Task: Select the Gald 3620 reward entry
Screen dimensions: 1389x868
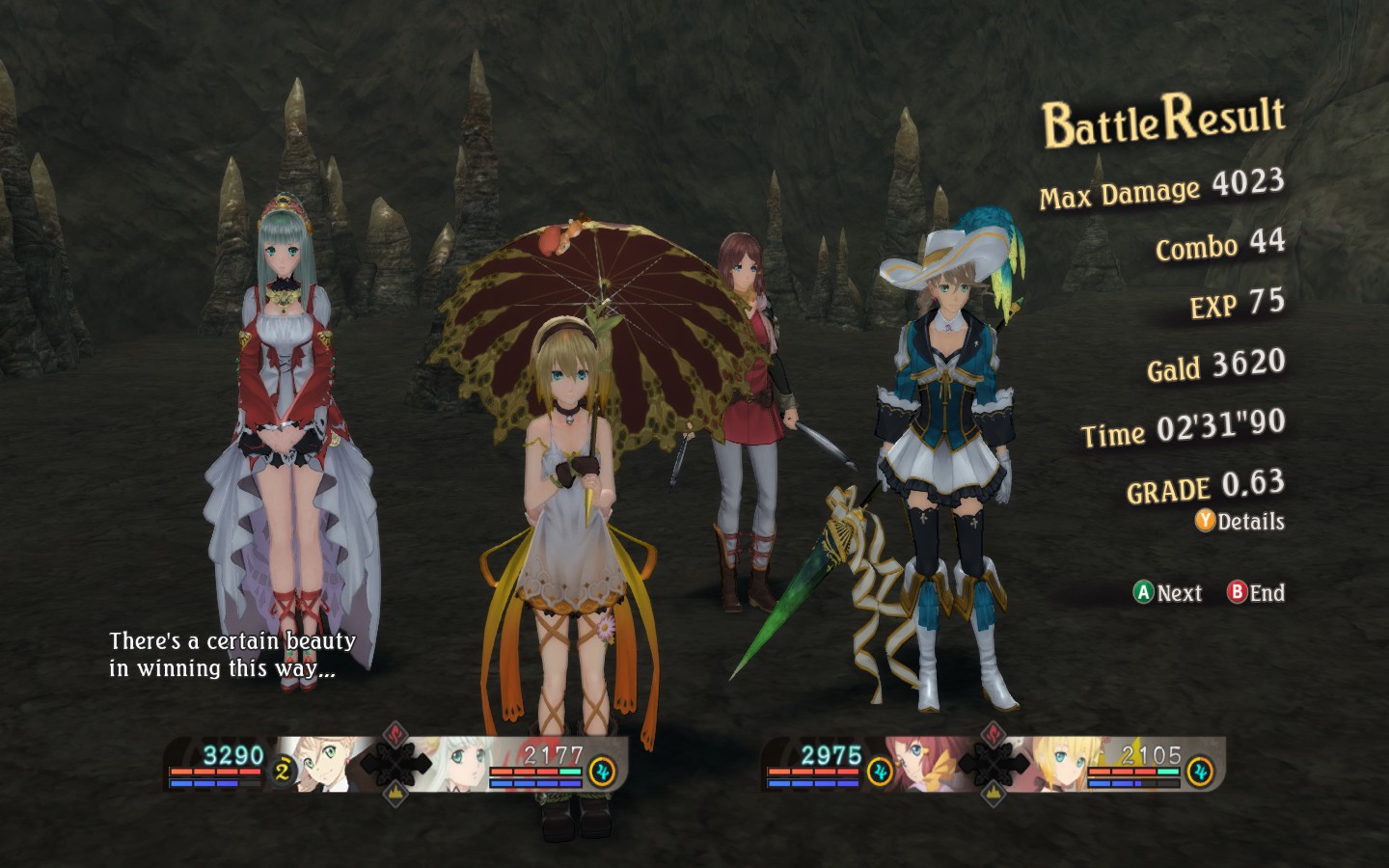Action: (1214, 366)
